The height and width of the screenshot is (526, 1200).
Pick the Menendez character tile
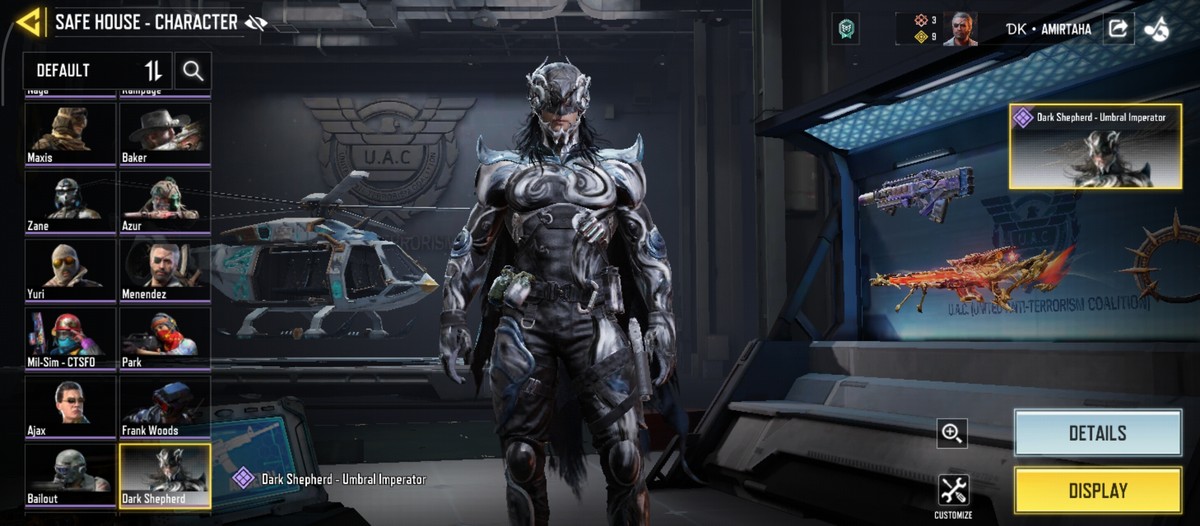pos(165,269)
